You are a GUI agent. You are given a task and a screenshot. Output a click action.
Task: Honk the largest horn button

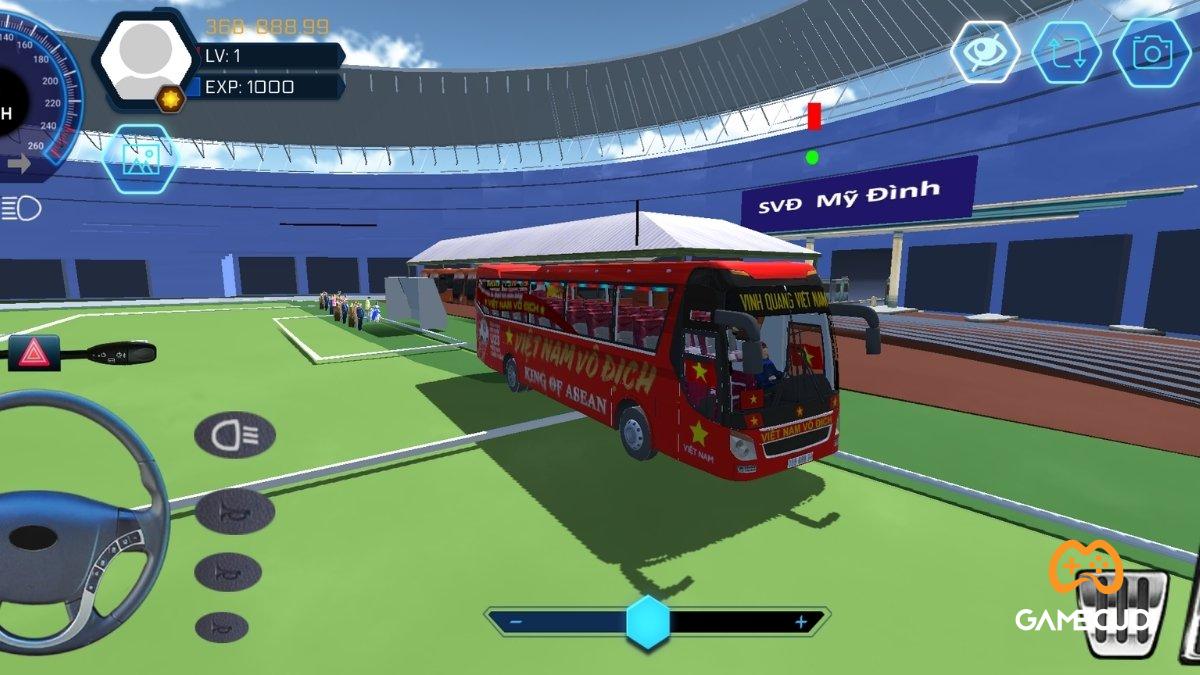click(234, 511)
